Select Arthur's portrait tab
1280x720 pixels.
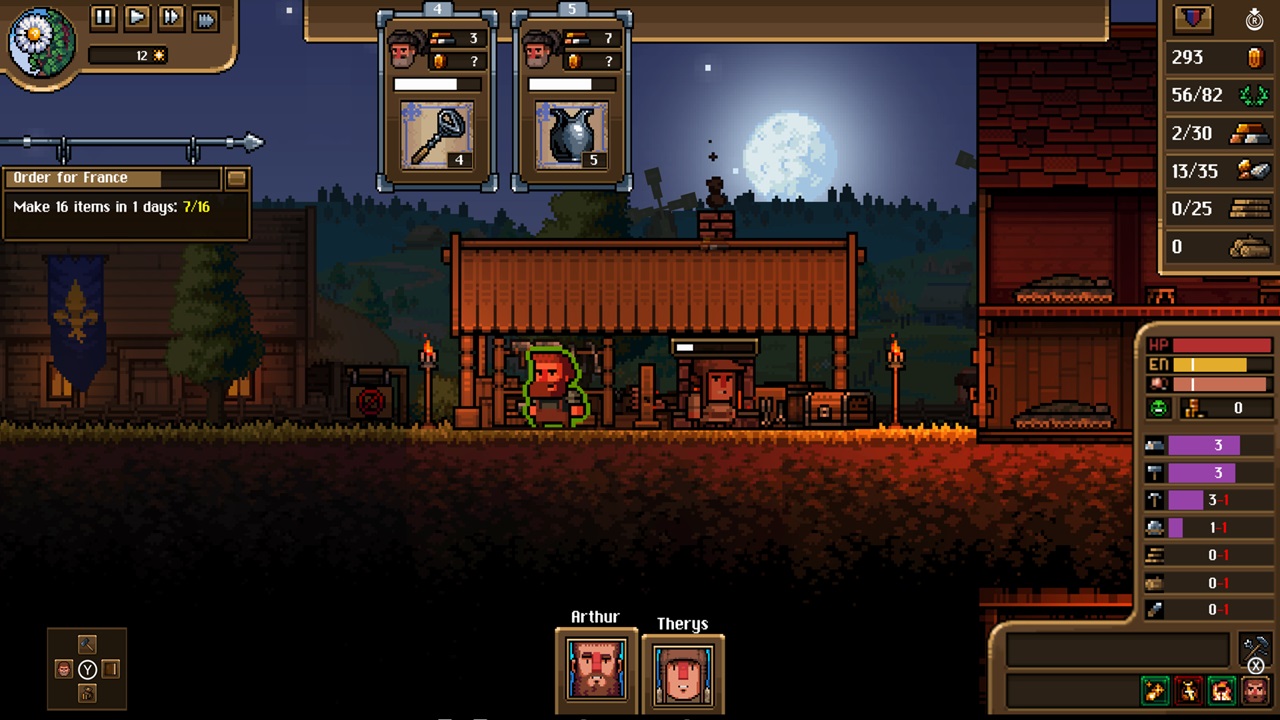point(596,668)
